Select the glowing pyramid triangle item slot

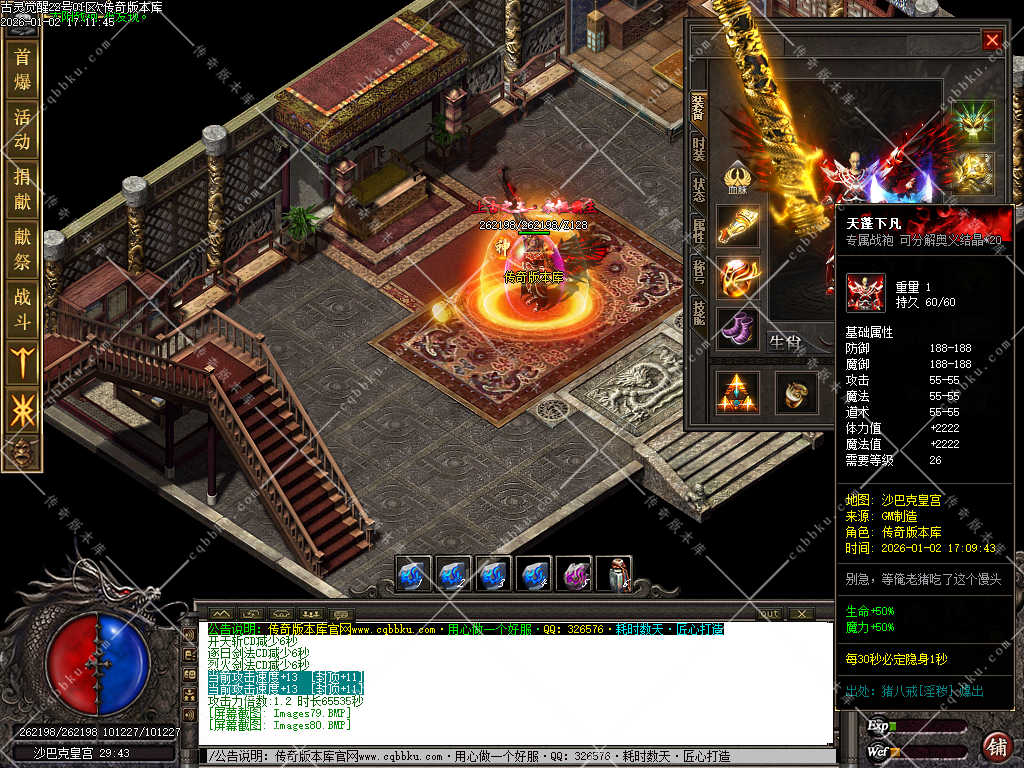pyautogui.click(x=738, y=392)
